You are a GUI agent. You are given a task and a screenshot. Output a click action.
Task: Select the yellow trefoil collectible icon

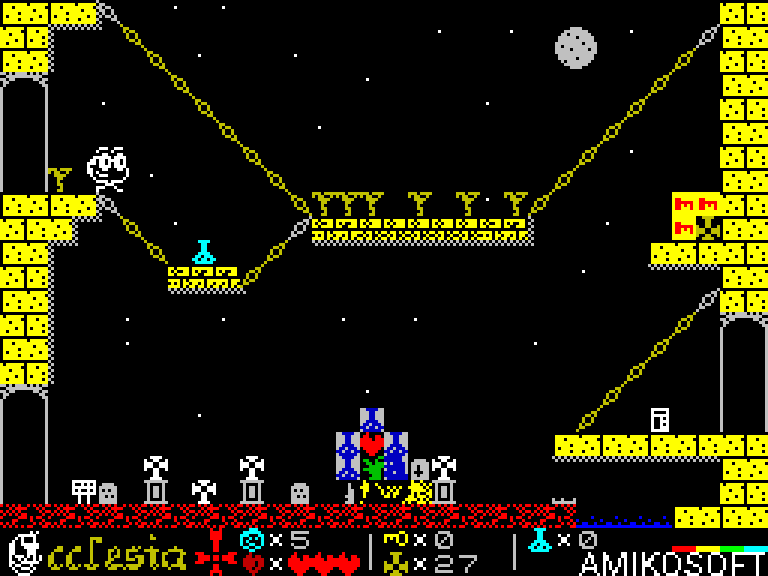[395, 563]
